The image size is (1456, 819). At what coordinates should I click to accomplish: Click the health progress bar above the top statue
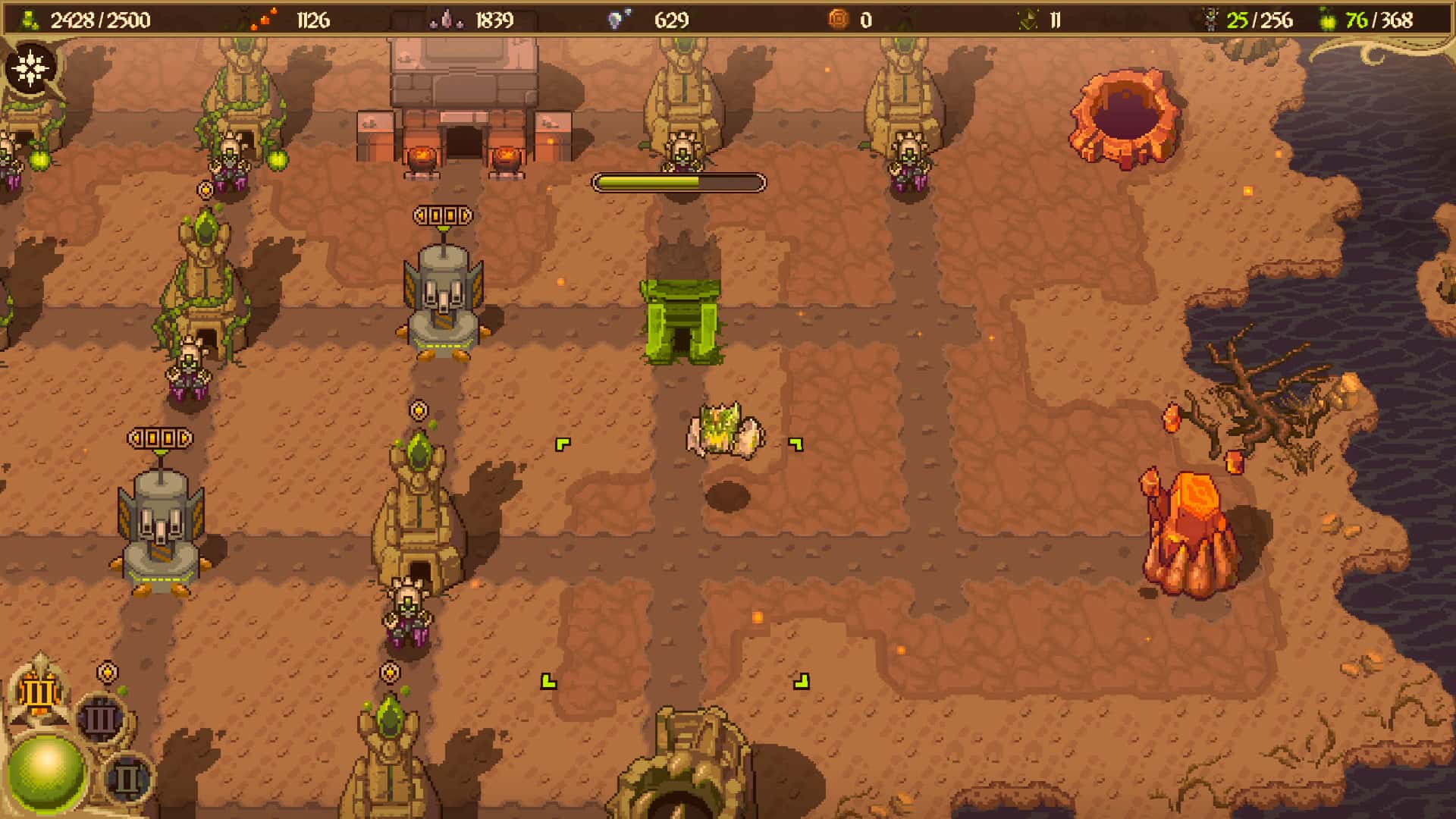[679, 180]
